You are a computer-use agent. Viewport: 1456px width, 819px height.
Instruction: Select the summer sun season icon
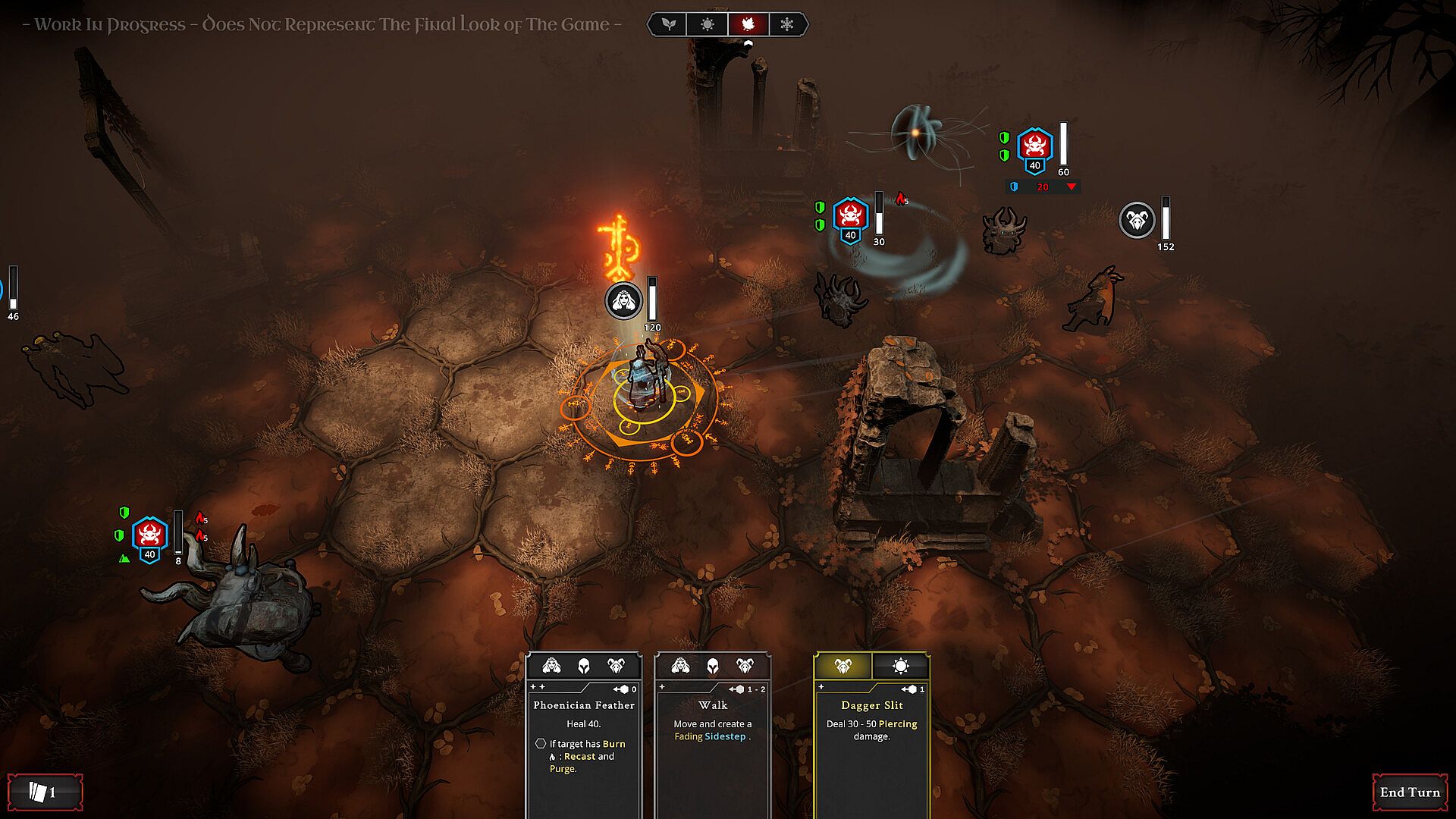[708, 24]
